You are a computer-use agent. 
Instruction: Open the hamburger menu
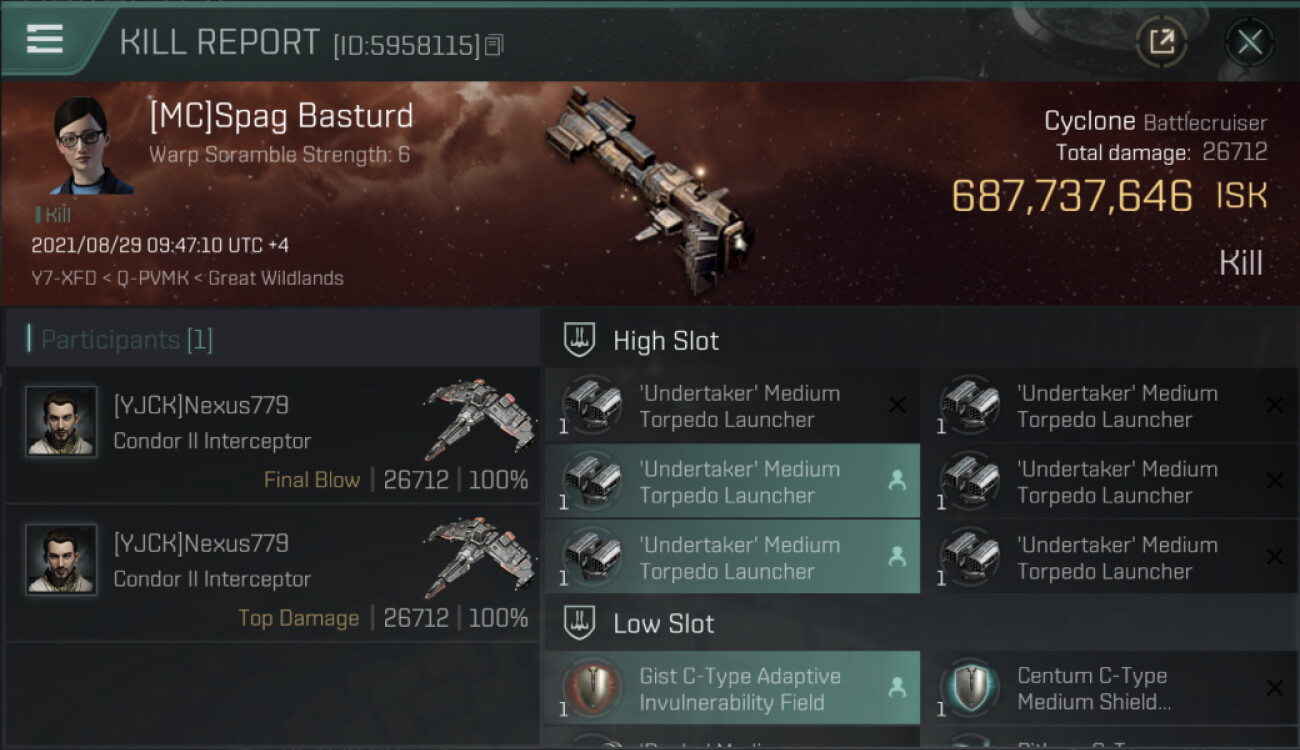click(45, 40)
